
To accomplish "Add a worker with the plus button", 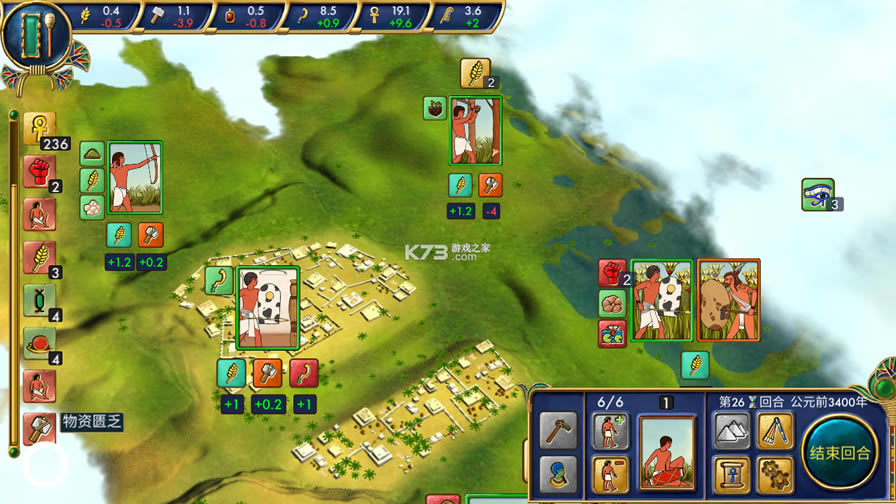I will pyautogui.click(x=610, y=432).
